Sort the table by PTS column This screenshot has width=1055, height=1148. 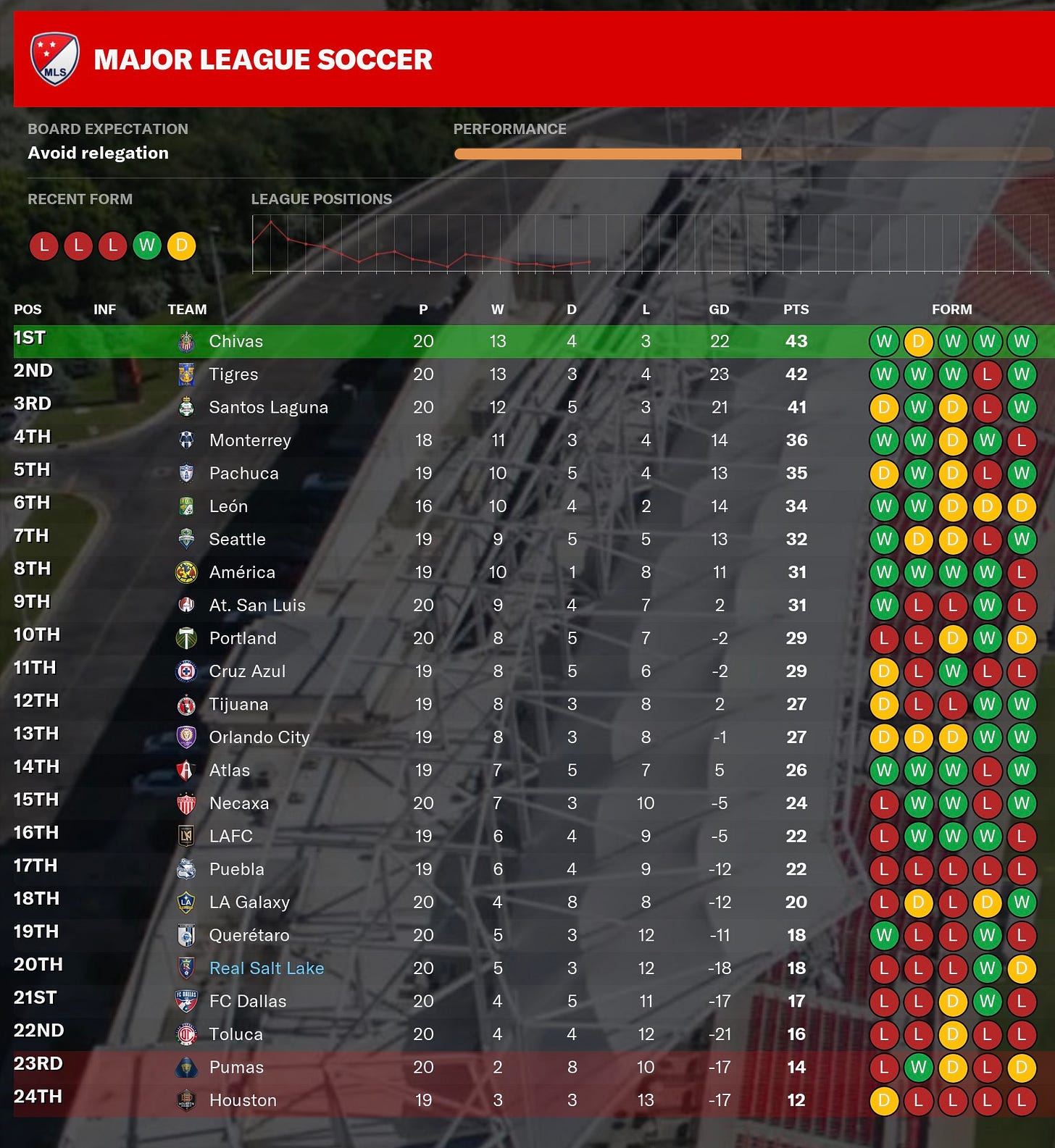[x=795, y=309]
